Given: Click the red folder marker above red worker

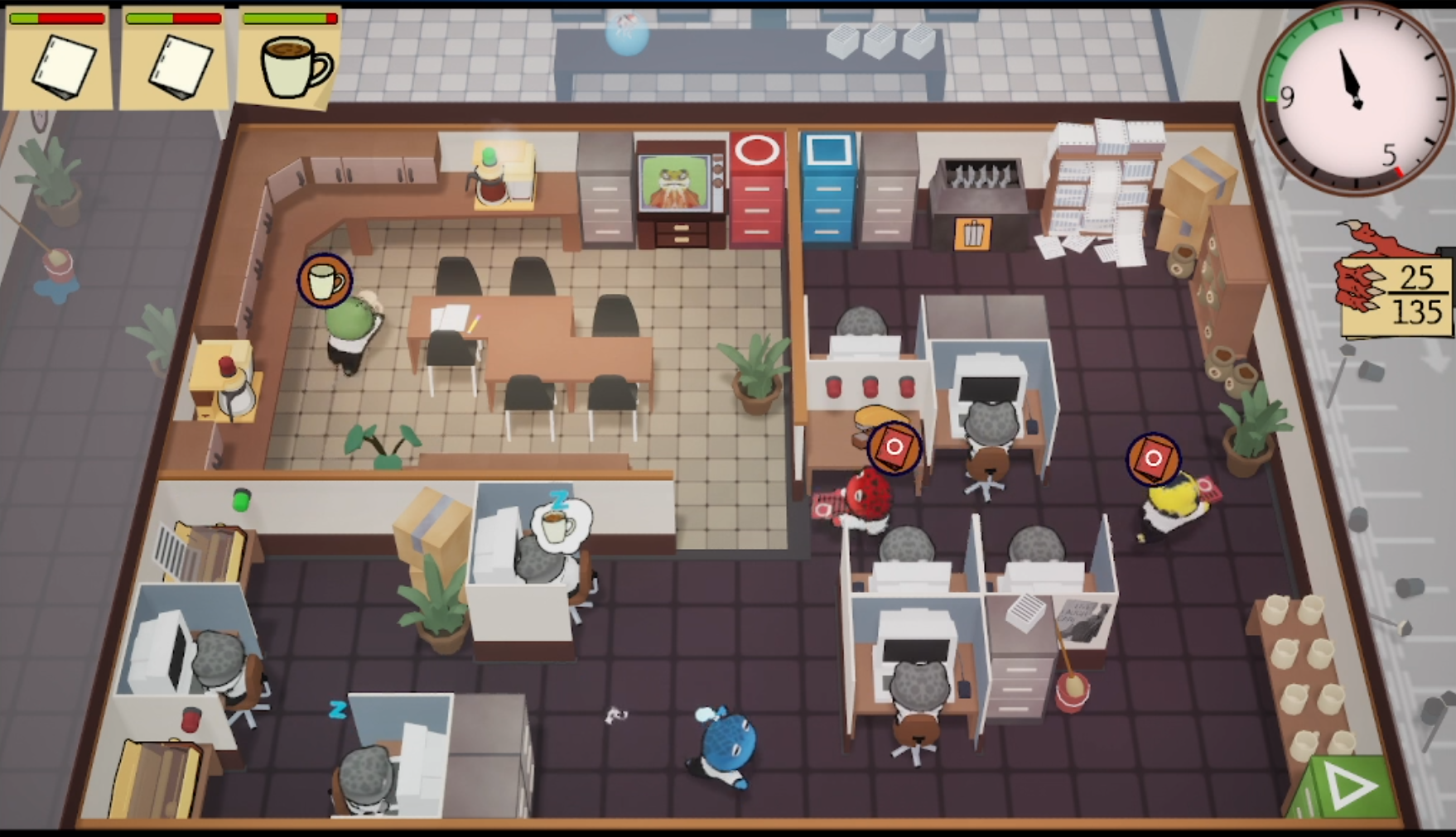Looking at the screenshot, I should [894, 448].
